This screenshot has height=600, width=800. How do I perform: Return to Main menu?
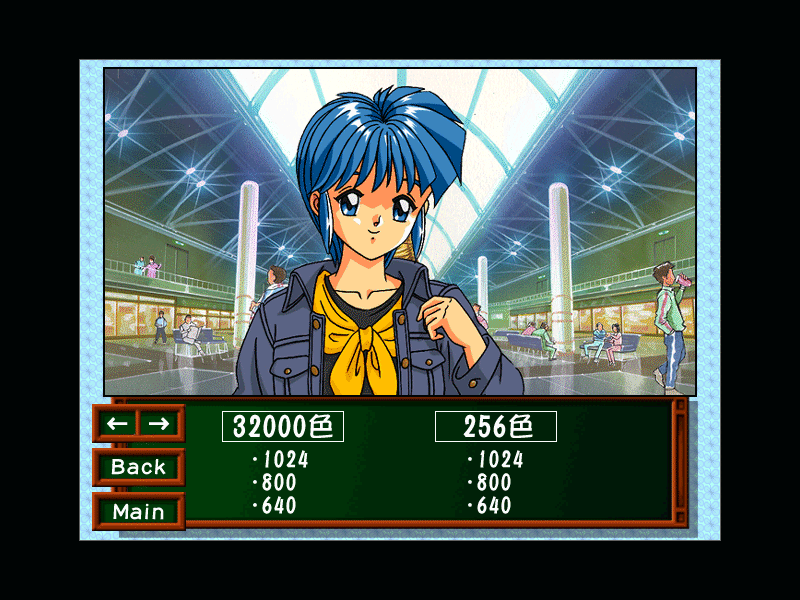138,511
